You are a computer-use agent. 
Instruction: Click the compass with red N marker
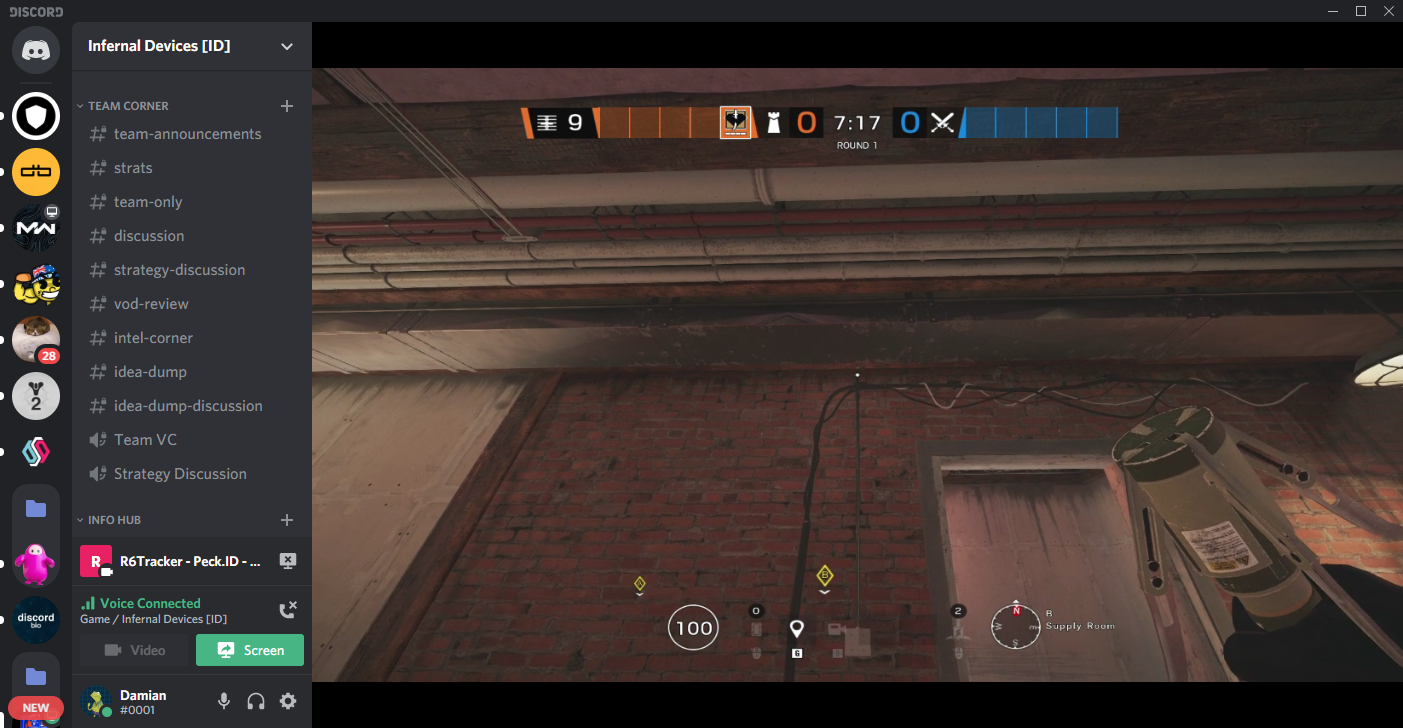pyautogui.click(x=1016, y=626)
